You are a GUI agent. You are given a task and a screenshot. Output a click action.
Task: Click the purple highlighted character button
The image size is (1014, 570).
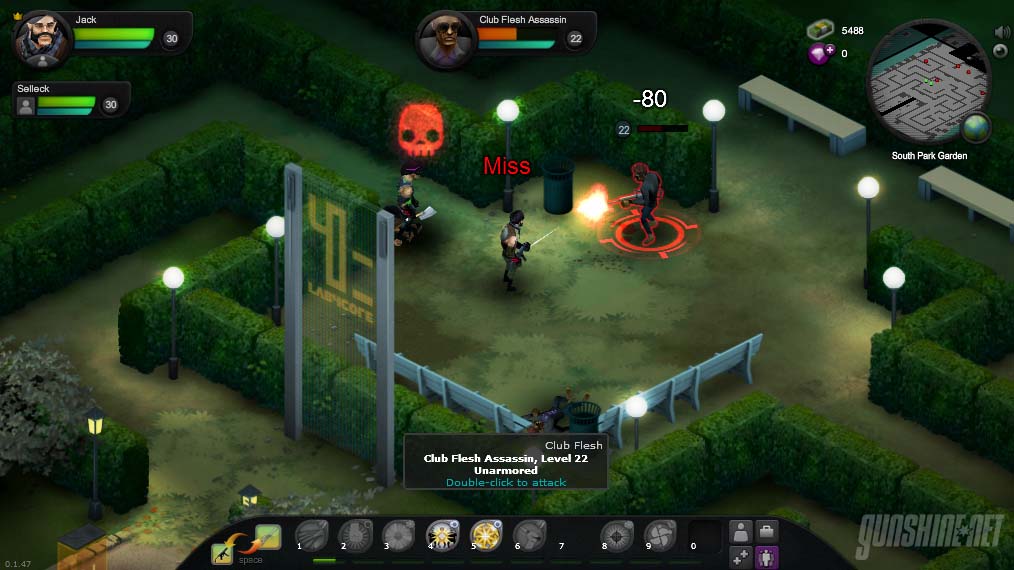coord(767,557)
